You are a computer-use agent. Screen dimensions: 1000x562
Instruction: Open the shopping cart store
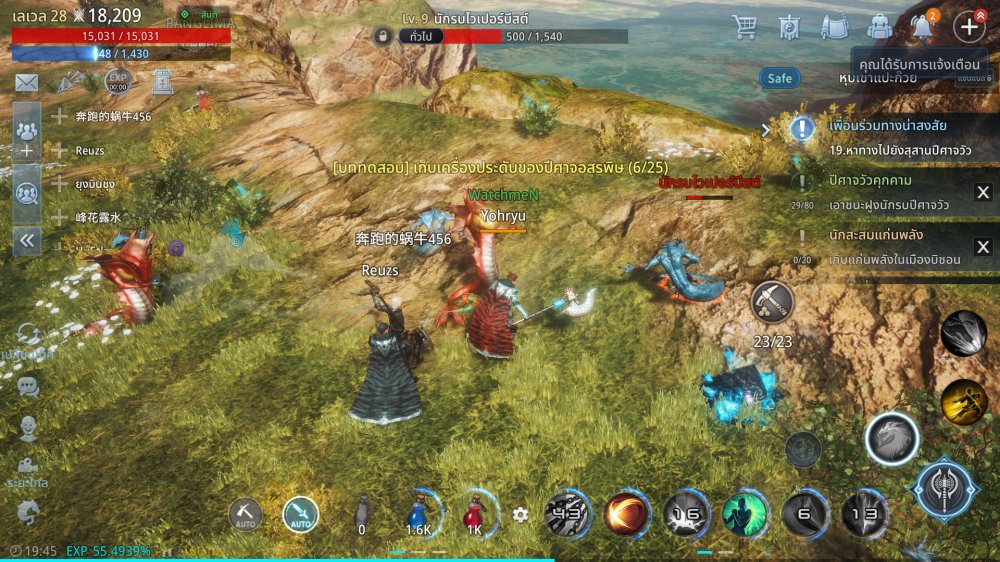(744, 27)
